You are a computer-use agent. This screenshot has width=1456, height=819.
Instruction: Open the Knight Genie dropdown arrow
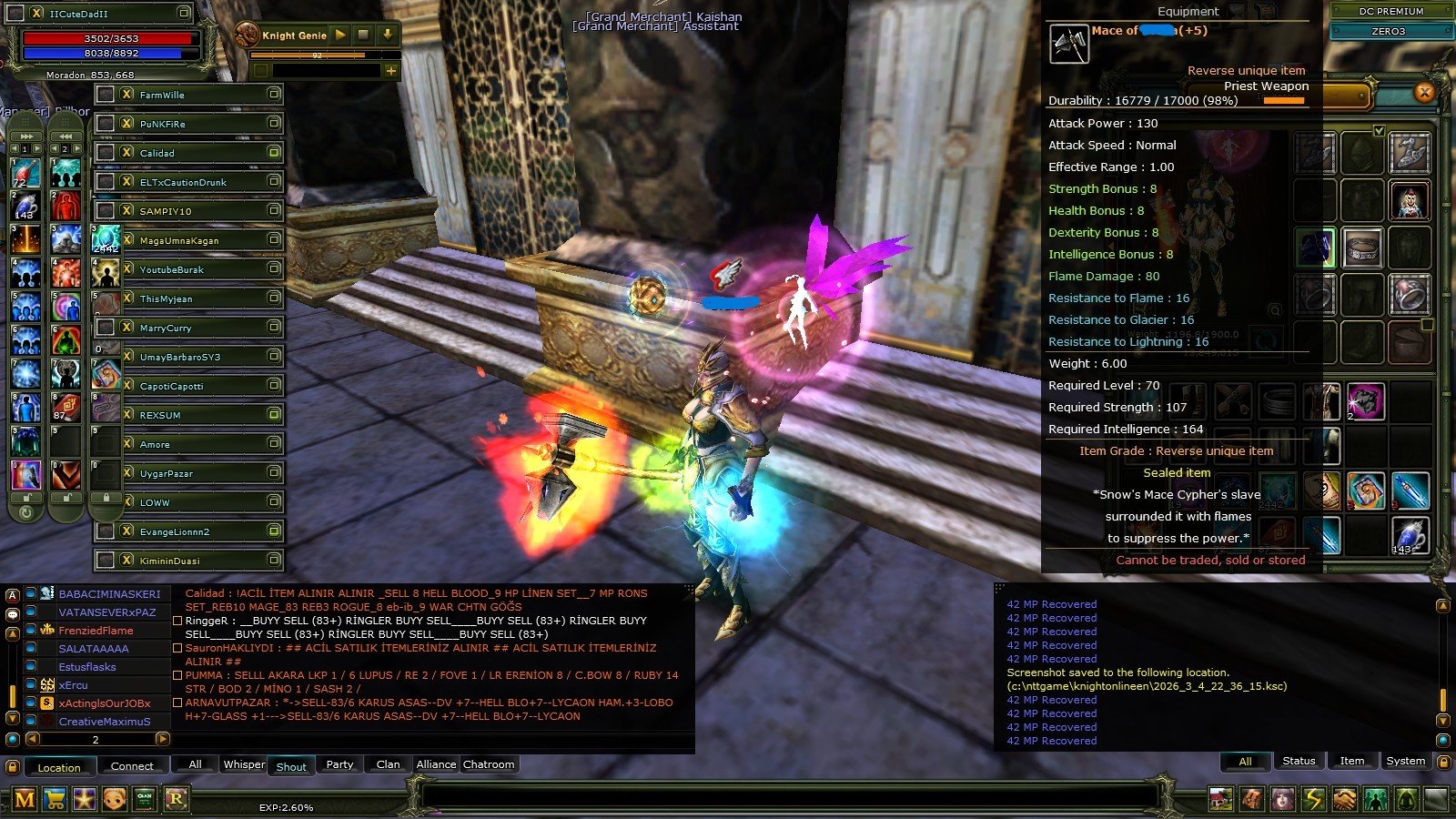(387, 35)
